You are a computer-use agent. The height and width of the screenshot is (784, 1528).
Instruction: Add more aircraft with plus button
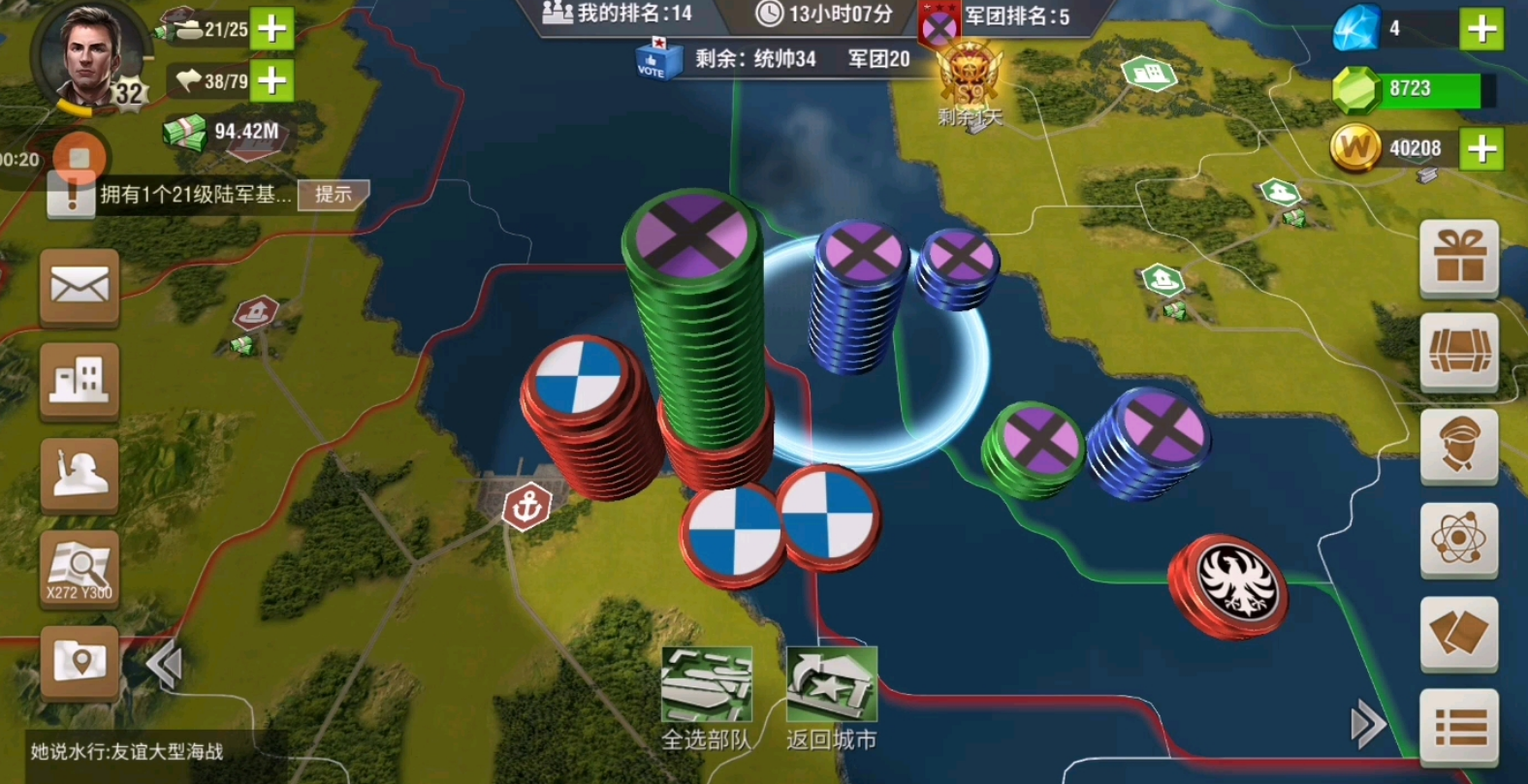pyautogui.click(x=272, y=80)
